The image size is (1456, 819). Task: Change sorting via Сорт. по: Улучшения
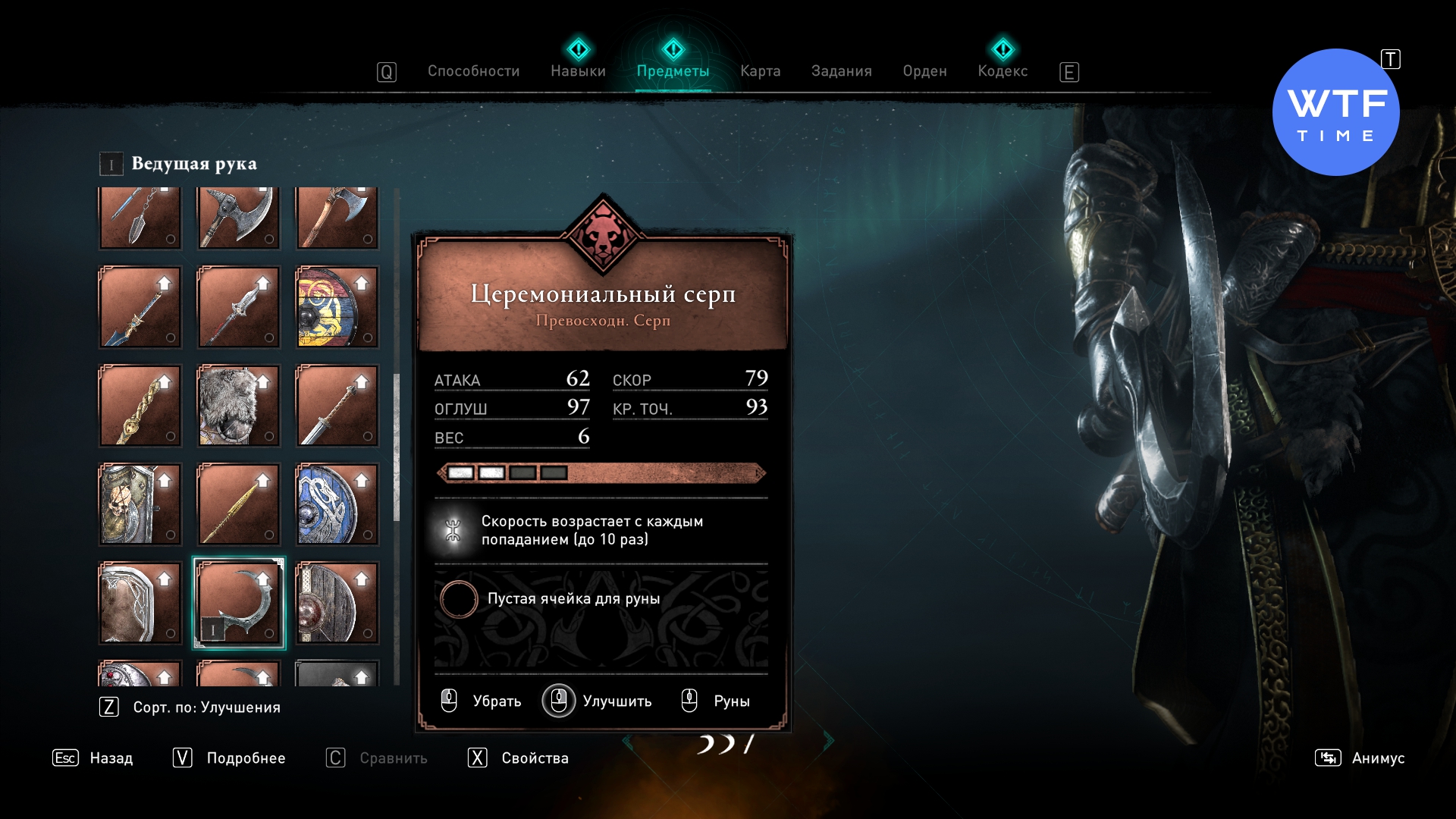(x=206, y=708)
